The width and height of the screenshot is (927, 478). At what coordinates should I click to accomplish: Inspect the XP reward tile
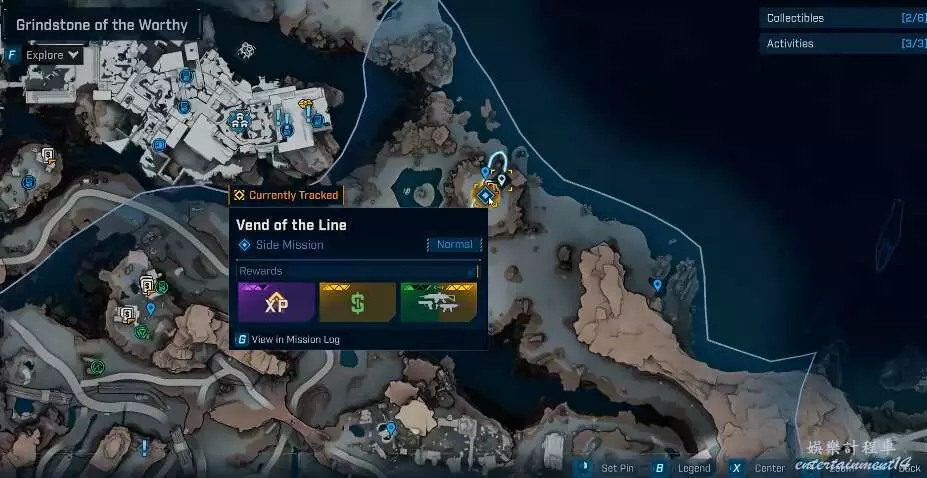tap(276, 302)
